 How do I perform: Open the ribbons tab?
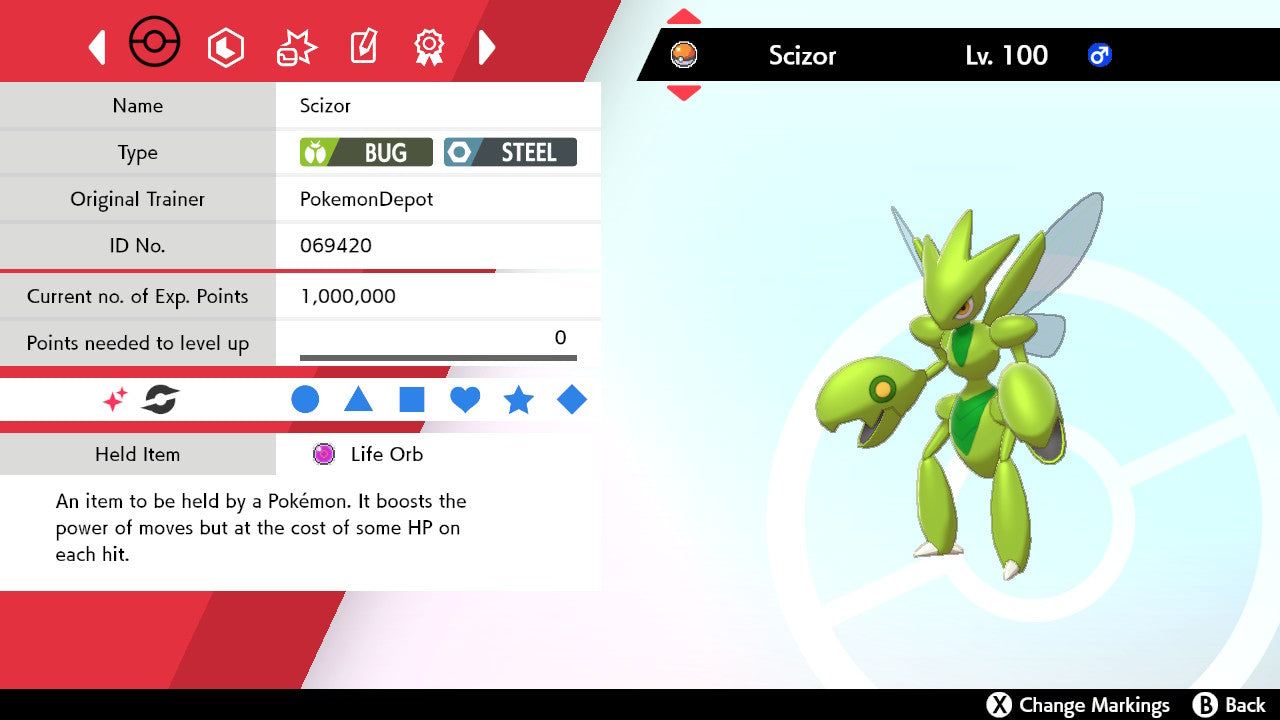pos(429,46)
